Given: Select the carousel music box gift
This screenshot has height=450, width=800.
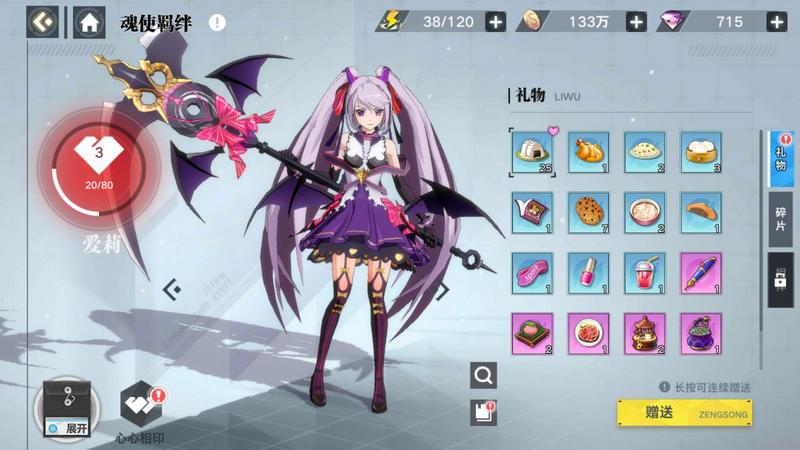Looking at the screenshot, I should click(x=643, y=331).
